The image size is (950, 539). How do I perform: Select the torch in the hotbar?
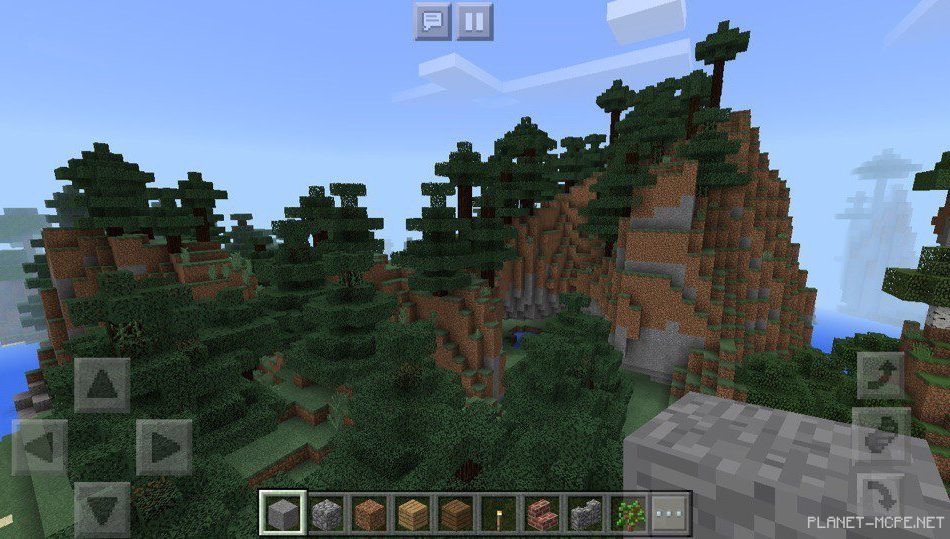point(499,514)
